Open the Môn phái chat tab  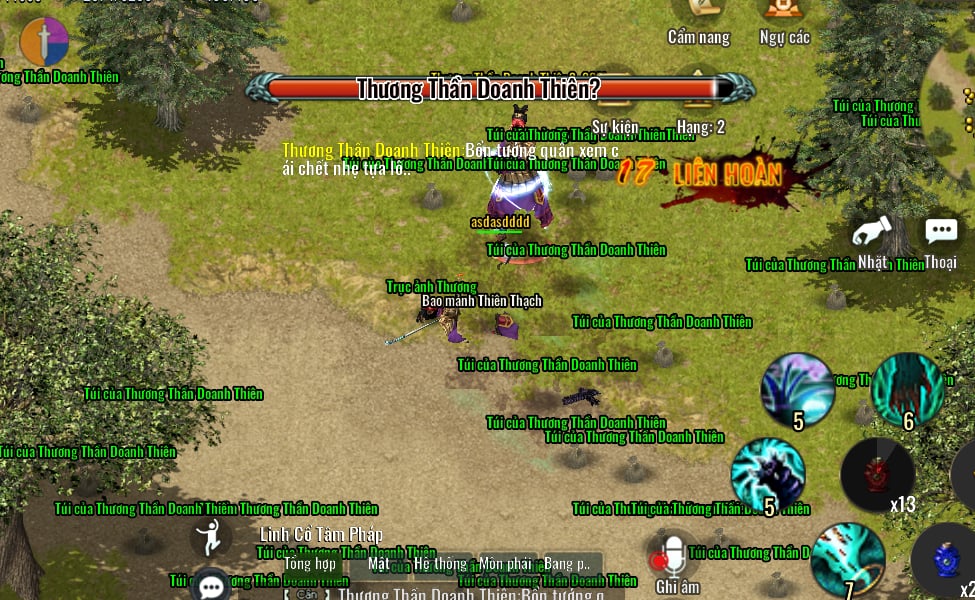point(505,563)
